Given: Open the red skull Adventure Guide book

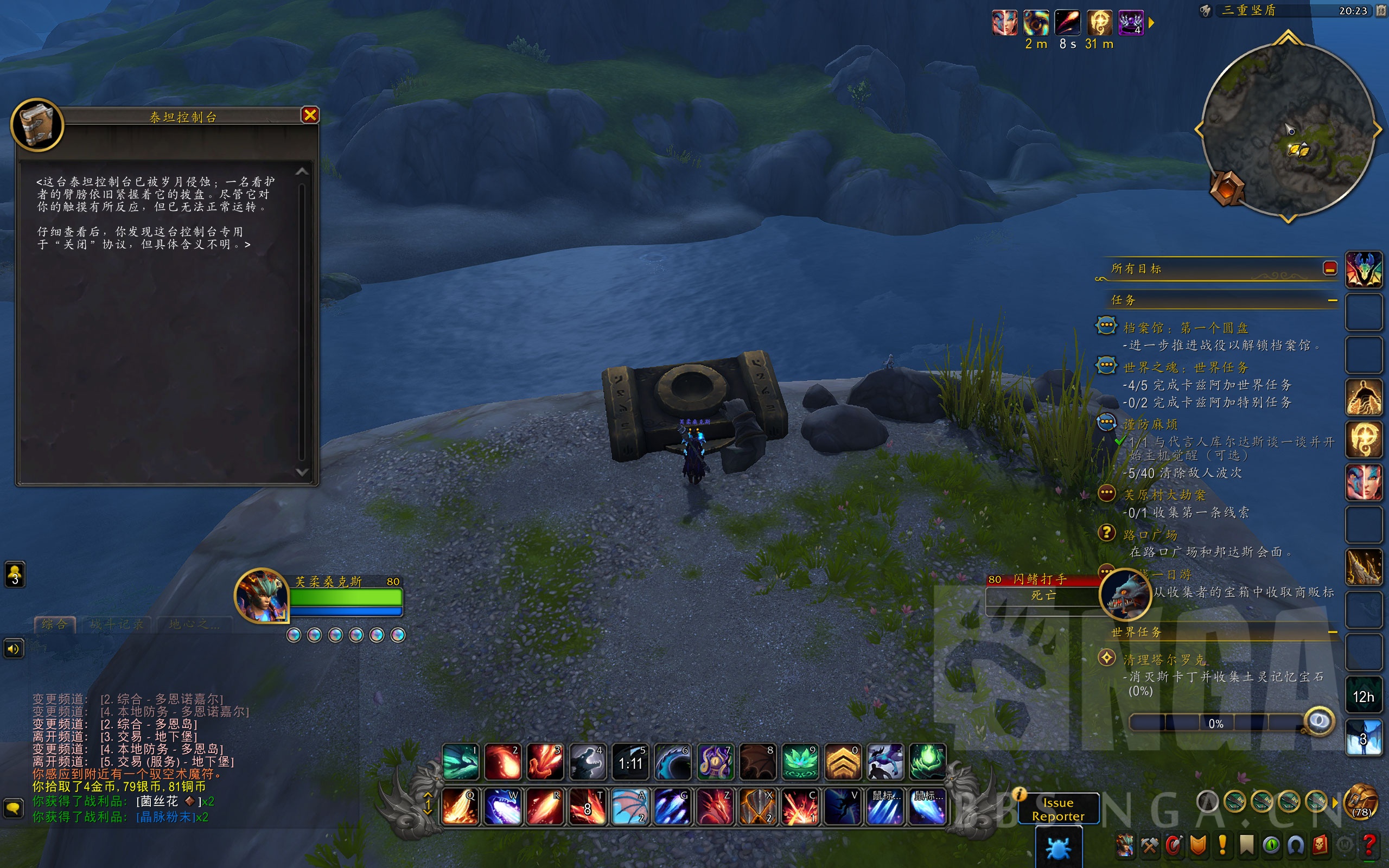Looking at the screenshot, I should click(1320, 845).
